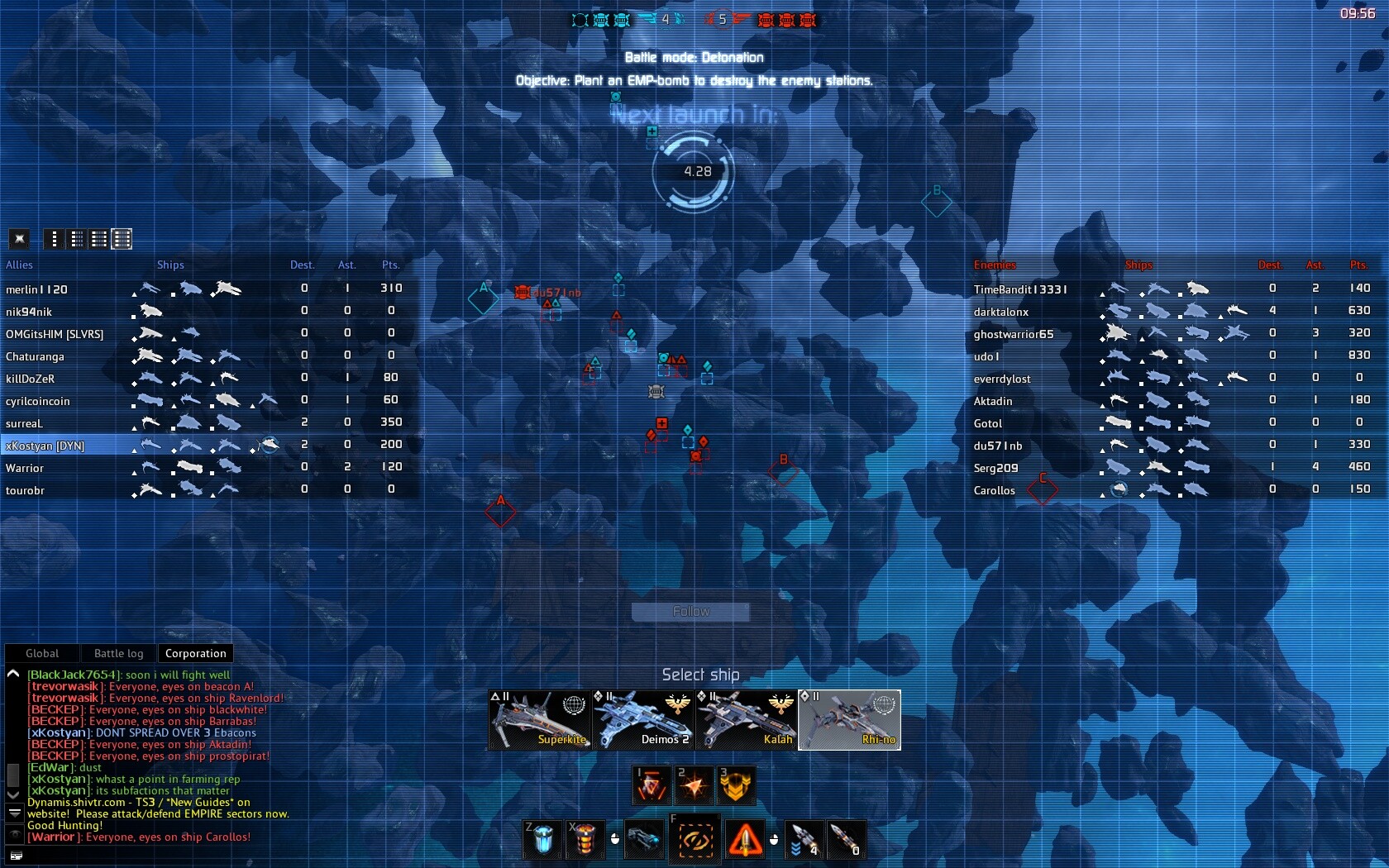Use the Z slot energy capsule item
The height and width of the screenshot is (868, 1389).
coord(542,840)
